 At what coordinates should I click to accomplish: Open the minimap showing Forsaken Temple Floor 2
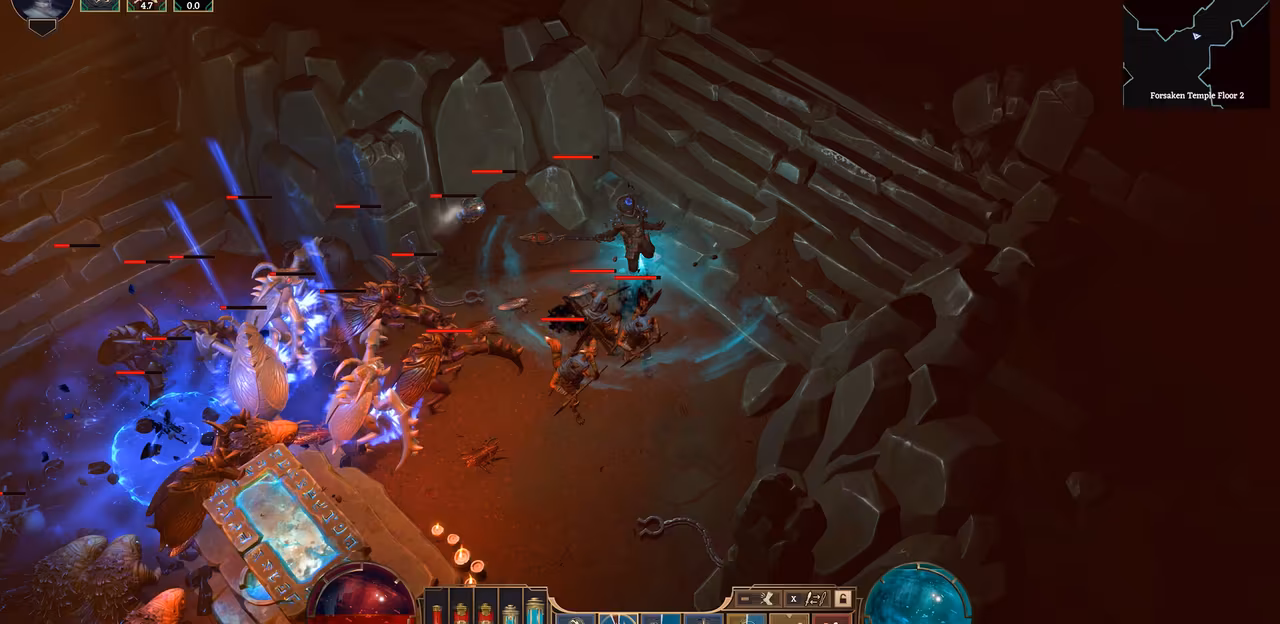tap(1195, 52)
